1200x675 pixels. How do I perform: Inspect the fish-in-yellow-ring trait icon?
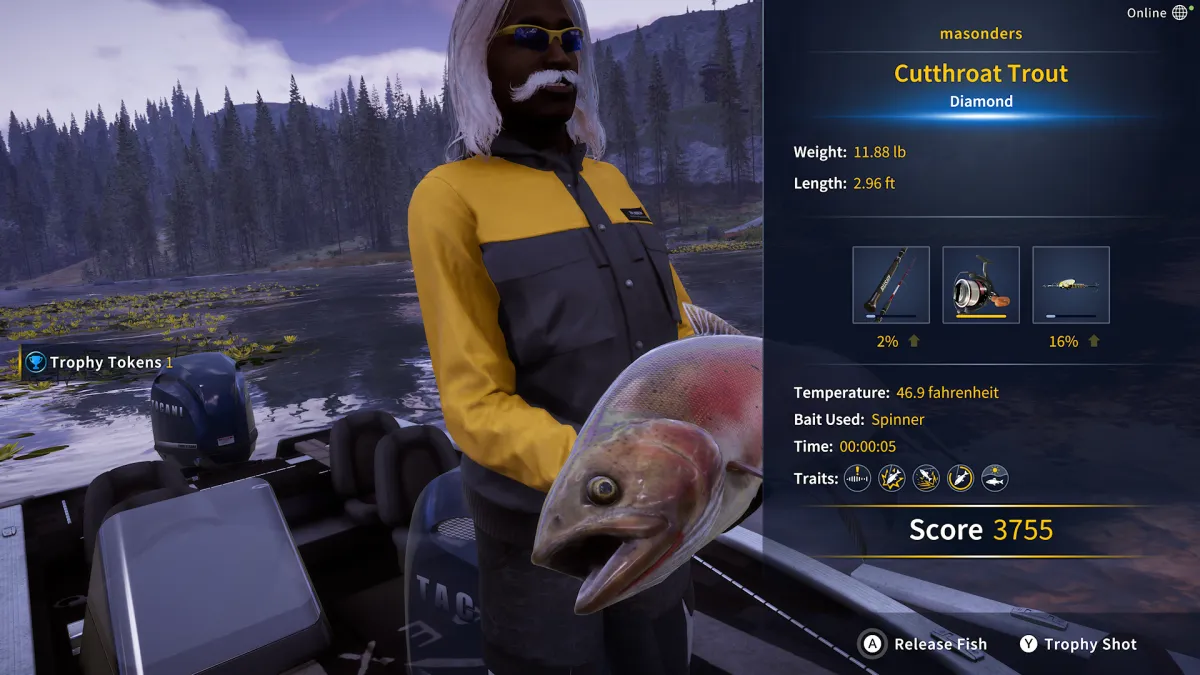[x=960, y=478]
